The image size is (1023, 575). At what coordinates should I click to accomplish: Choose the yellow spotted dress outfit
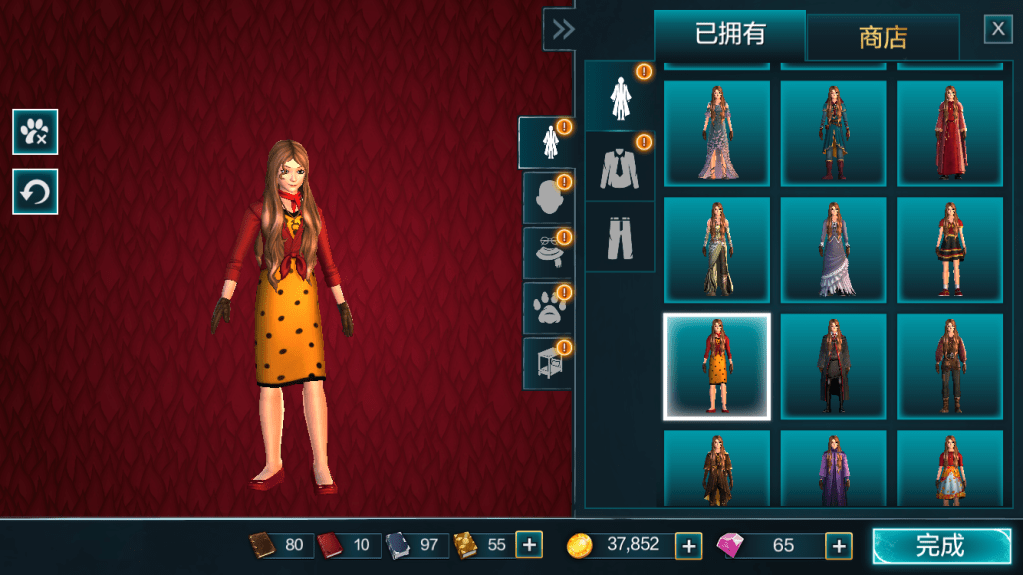716,366
